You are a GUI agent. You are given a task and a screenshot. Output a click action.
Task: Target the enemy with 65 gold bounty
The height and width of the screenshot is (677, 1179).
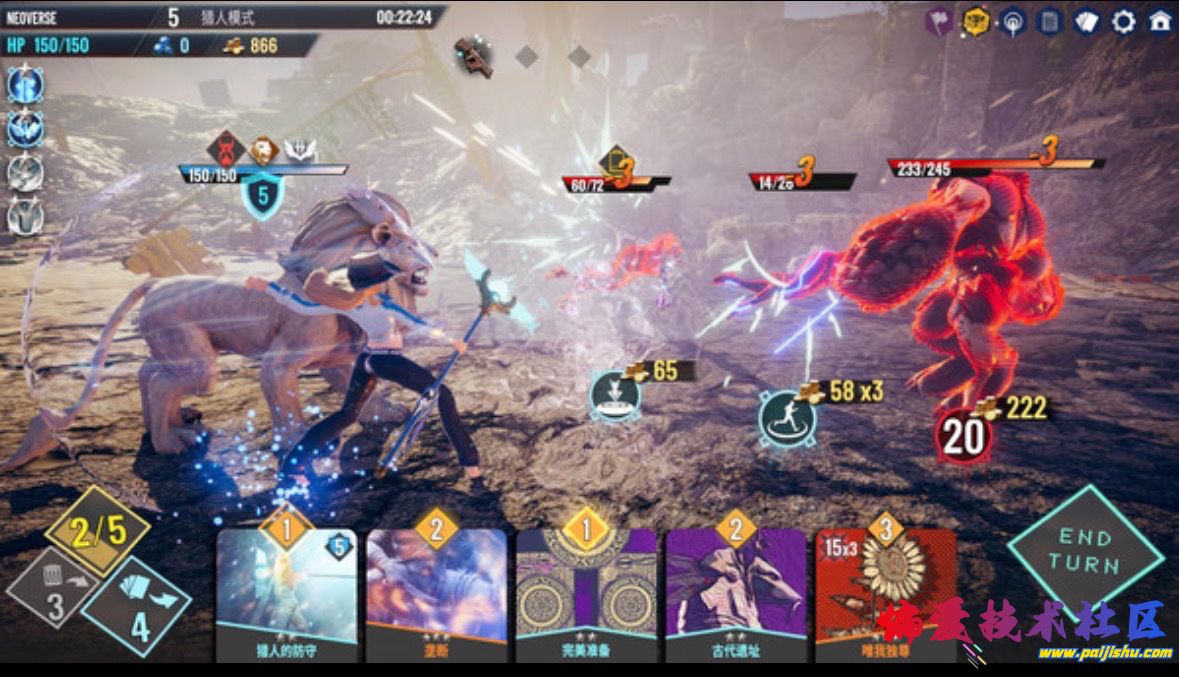(x=615, y=392)
